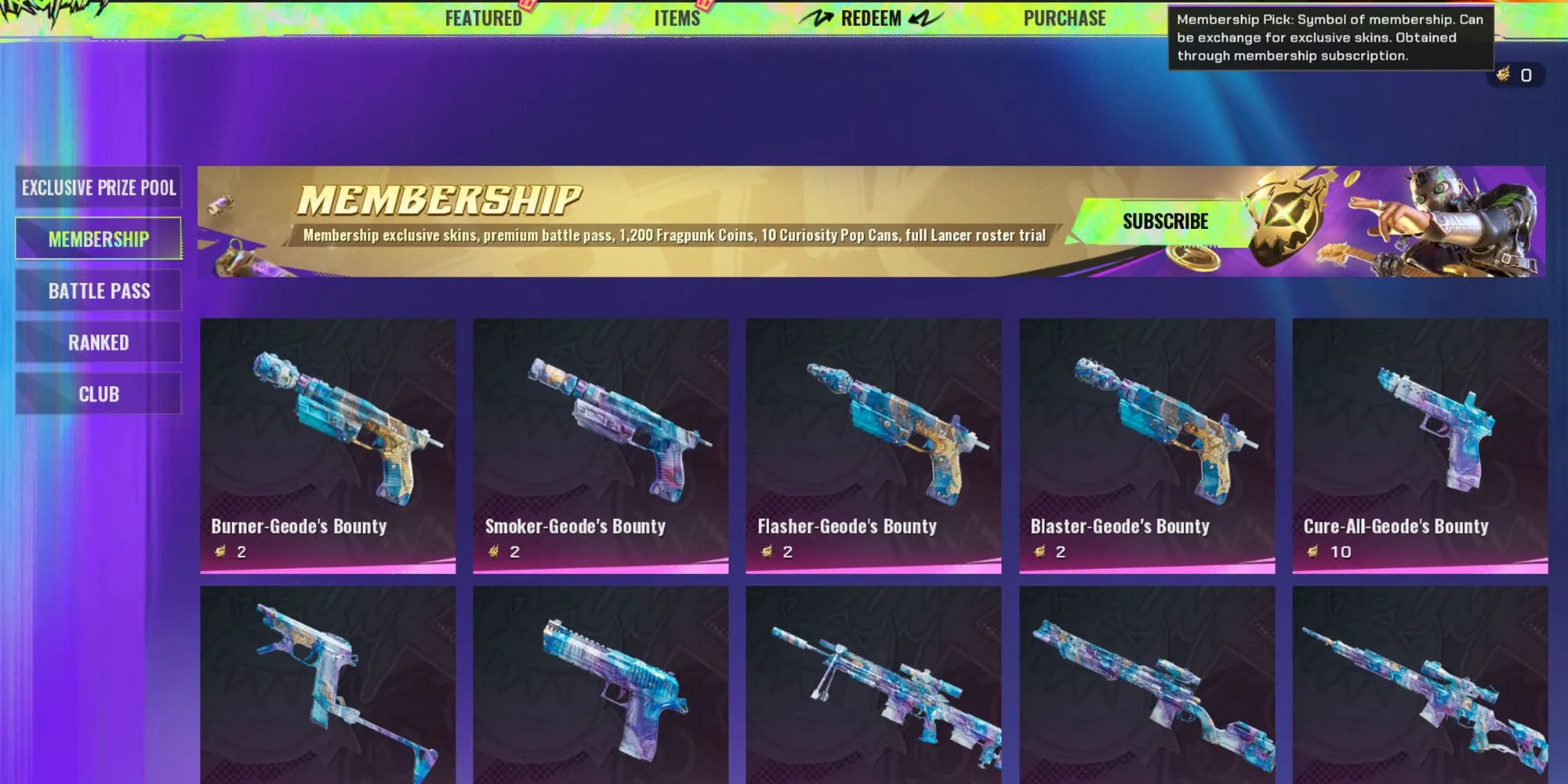
Task: Select the Redeem tab
Action: 870,18
